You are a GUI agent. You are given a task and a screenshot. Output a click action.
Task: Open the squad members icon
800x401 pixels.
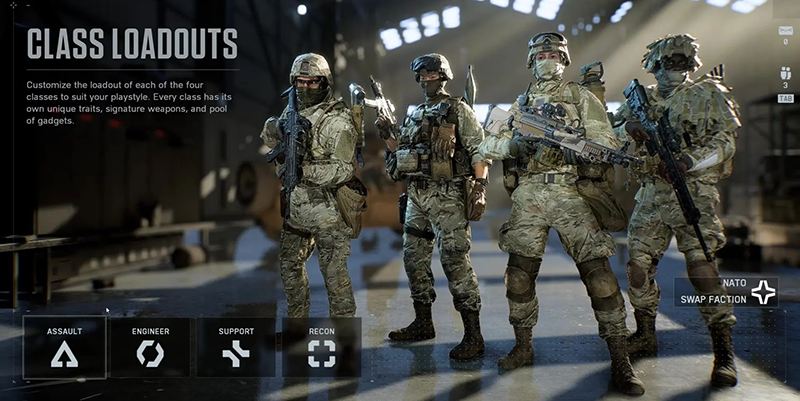(x=784, y=73)
